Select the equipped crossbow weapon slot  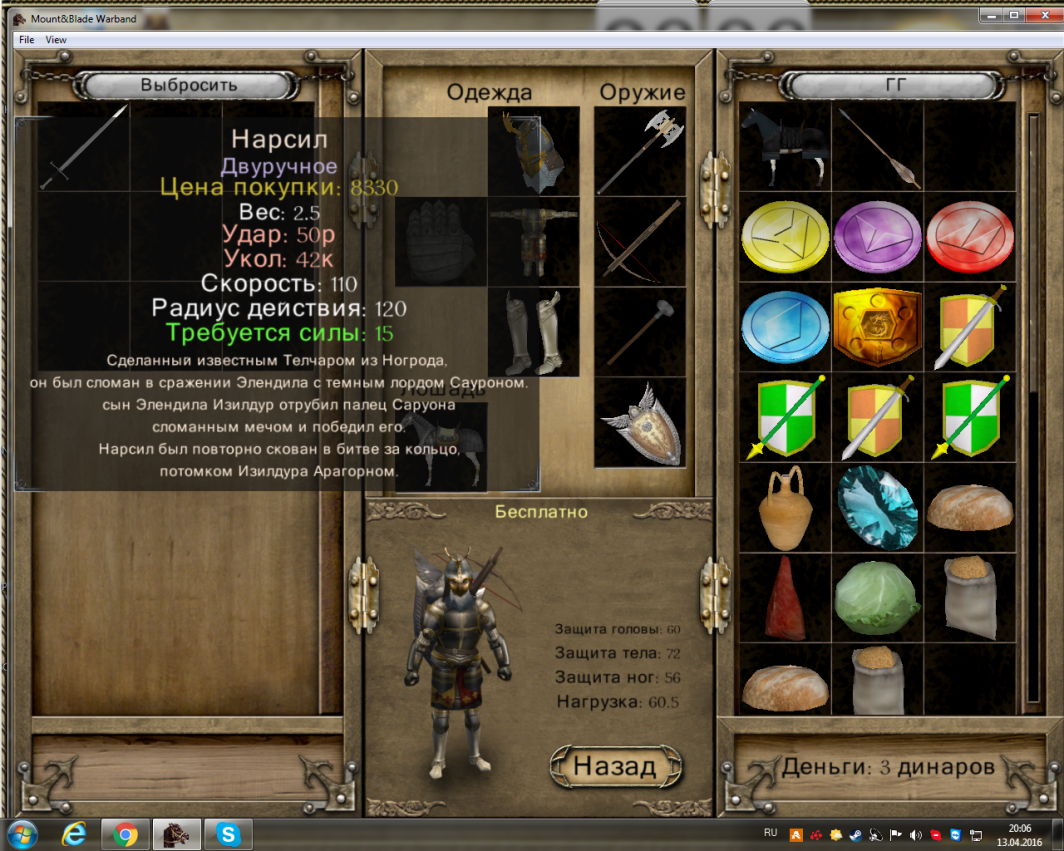click(x=640, y=241)
